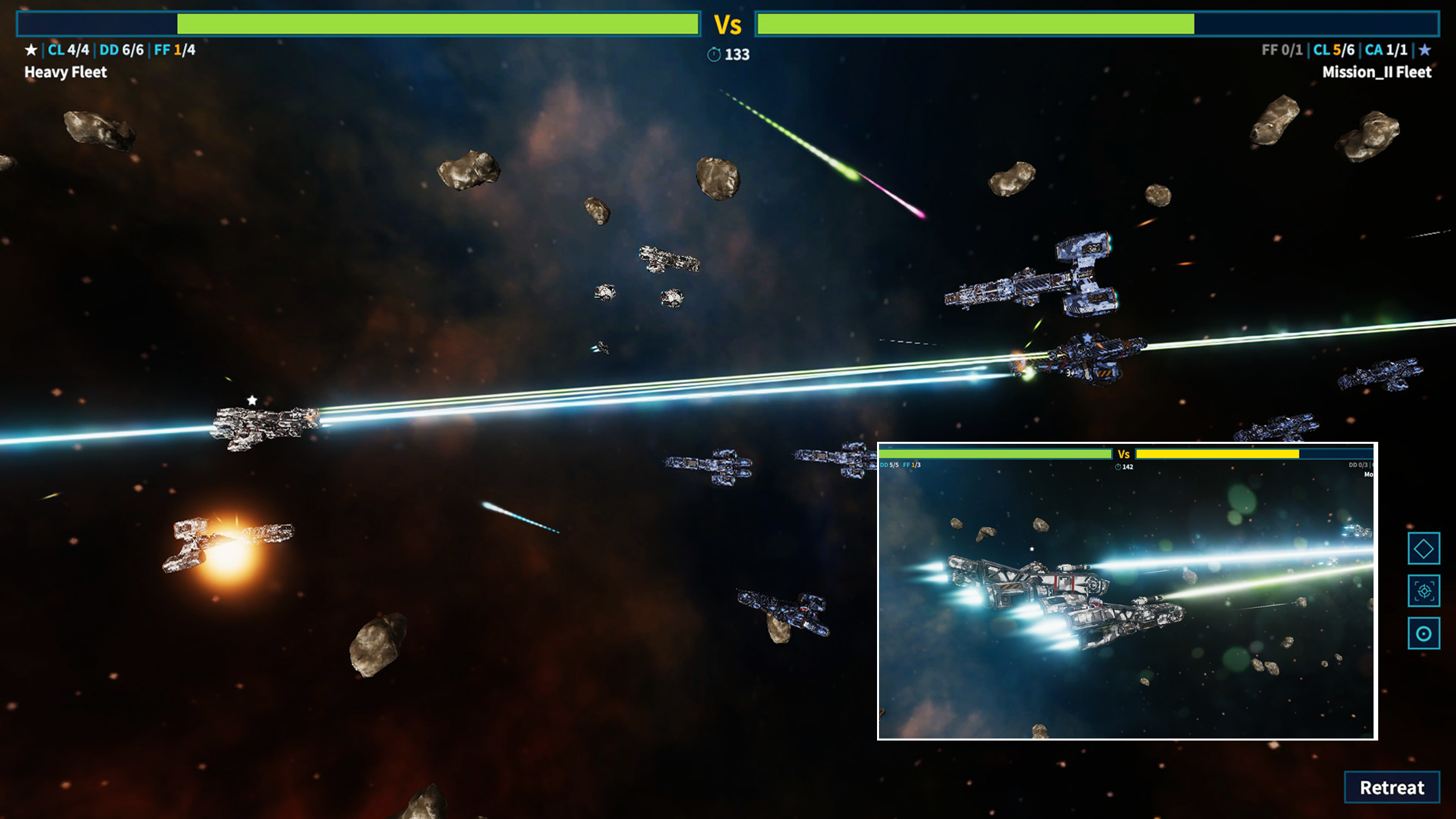Click the star marker above the firing cruiser
This screenshot has height=819, width=1456.
click(251, 399)
